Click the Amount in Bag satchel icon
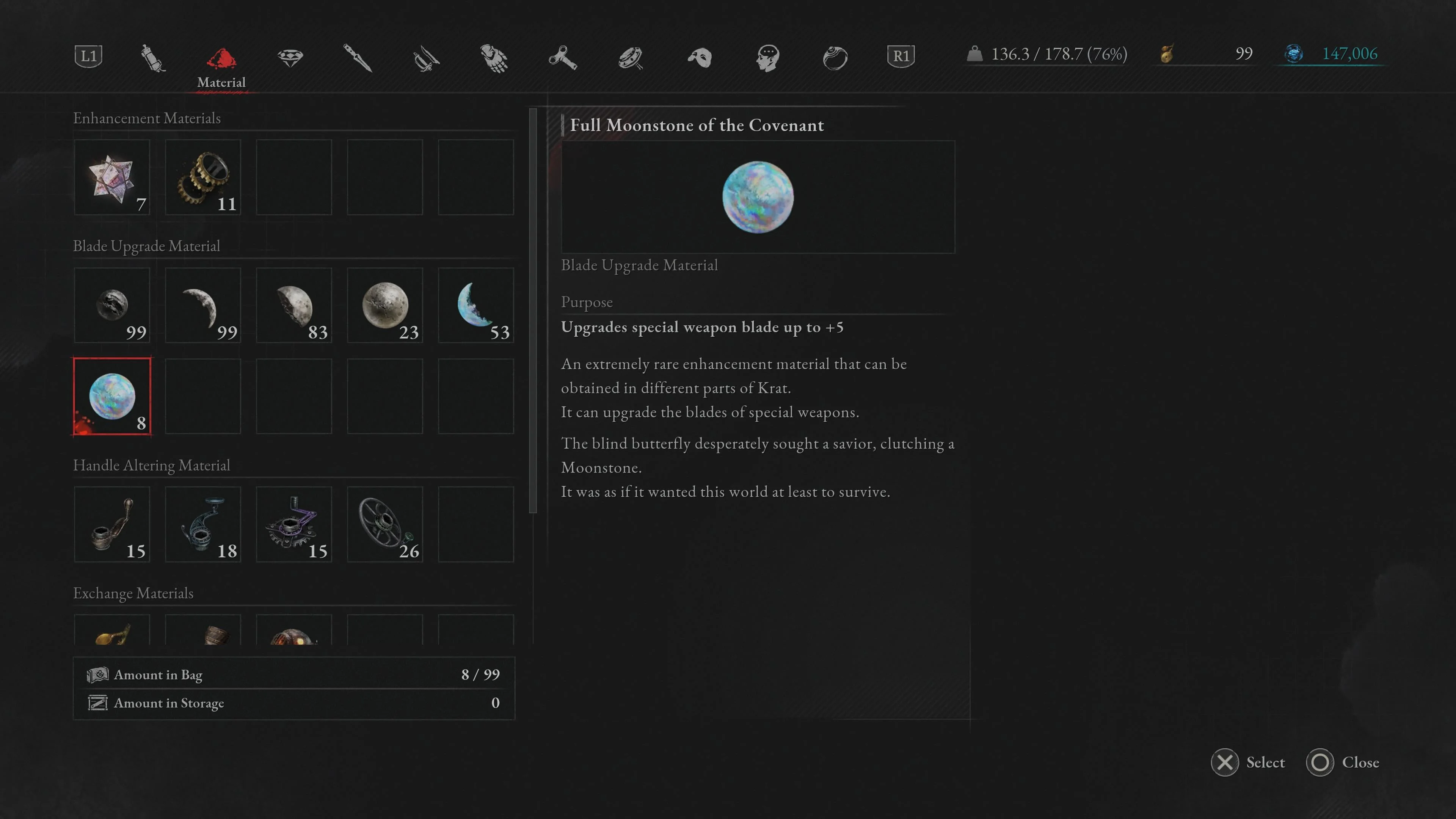Viewport: 1456px width, 819px height. (98, 674)
